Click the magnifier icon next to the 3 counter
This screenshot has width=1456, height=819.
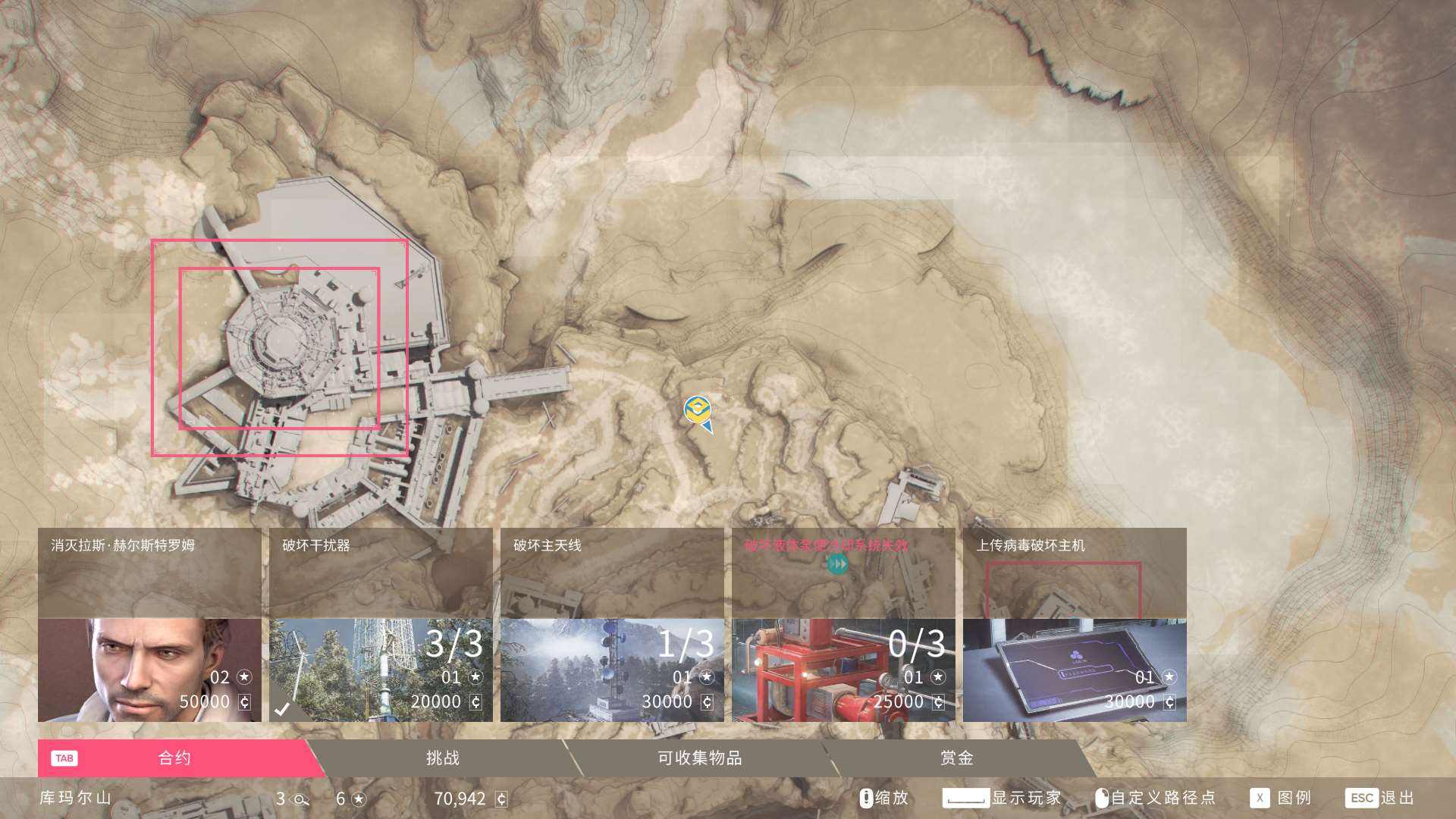click(x=300, y=798)
